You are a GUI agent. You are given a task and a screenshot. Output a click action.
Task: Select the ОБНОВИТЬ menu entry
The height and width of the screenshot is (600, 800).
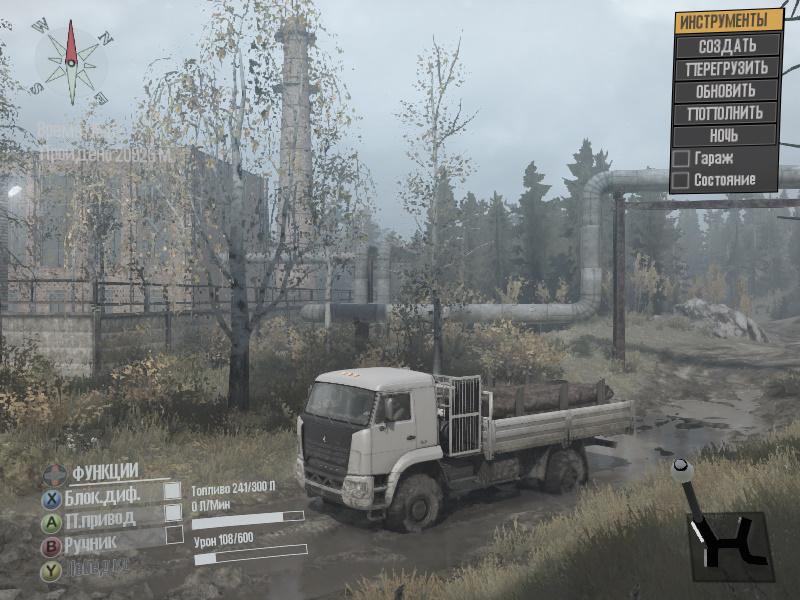click(727, 91)
